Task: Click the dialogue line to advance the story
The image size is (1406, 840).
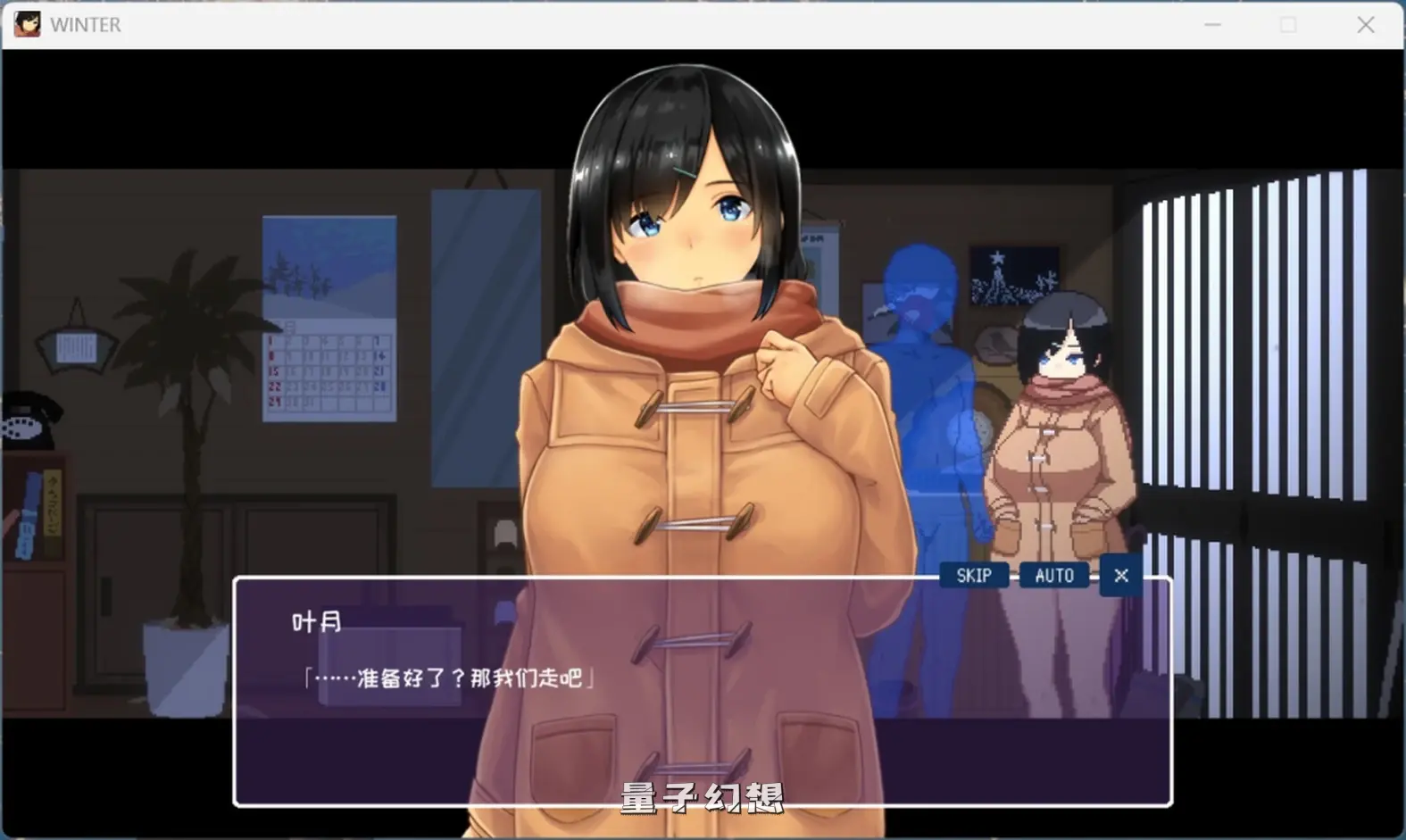Action: coord(451,676)
